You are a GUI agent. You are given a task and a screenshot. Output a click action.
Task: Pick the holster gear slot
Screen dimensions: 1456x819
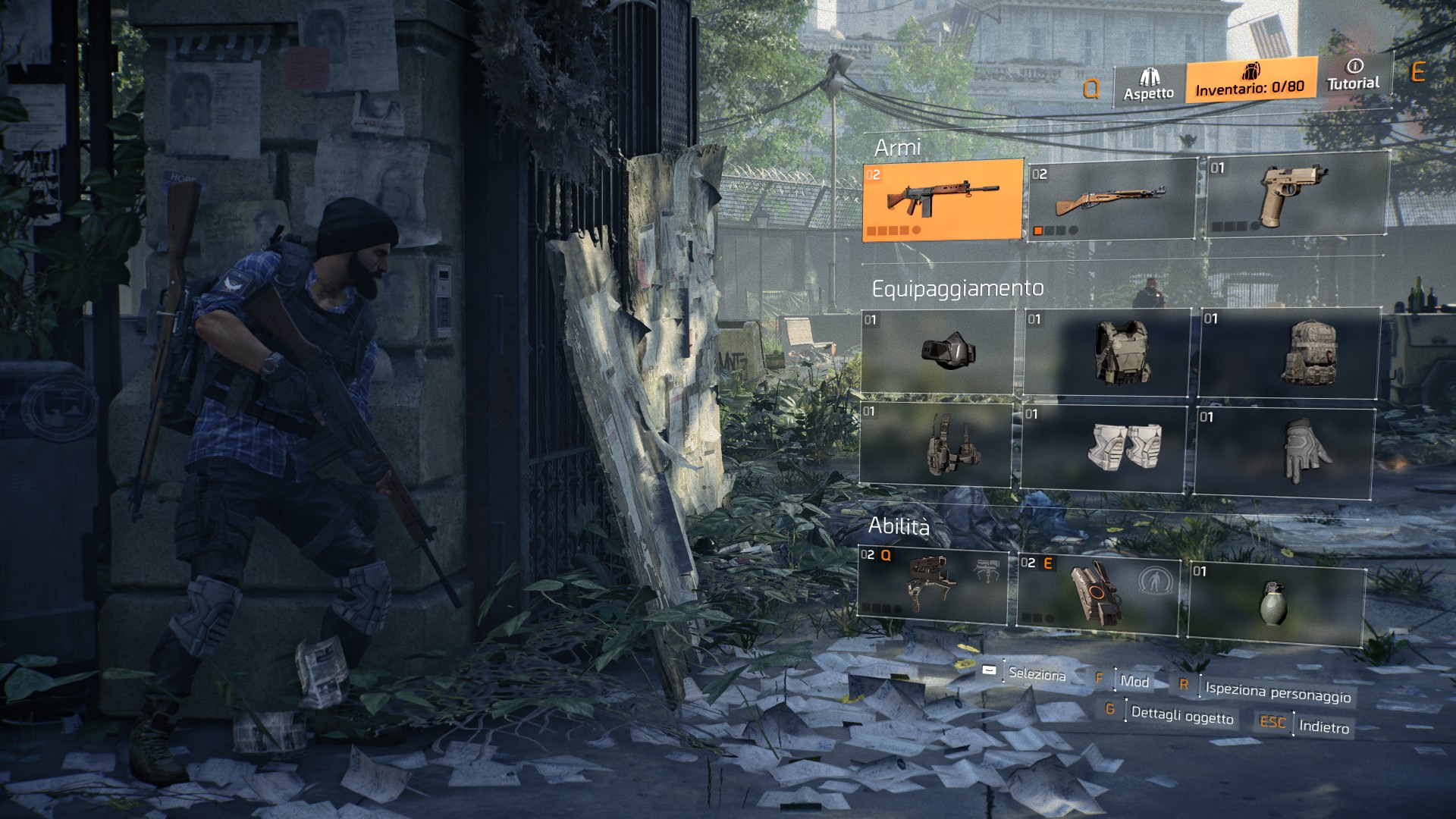pyautogui.click(x=936, y=445)
